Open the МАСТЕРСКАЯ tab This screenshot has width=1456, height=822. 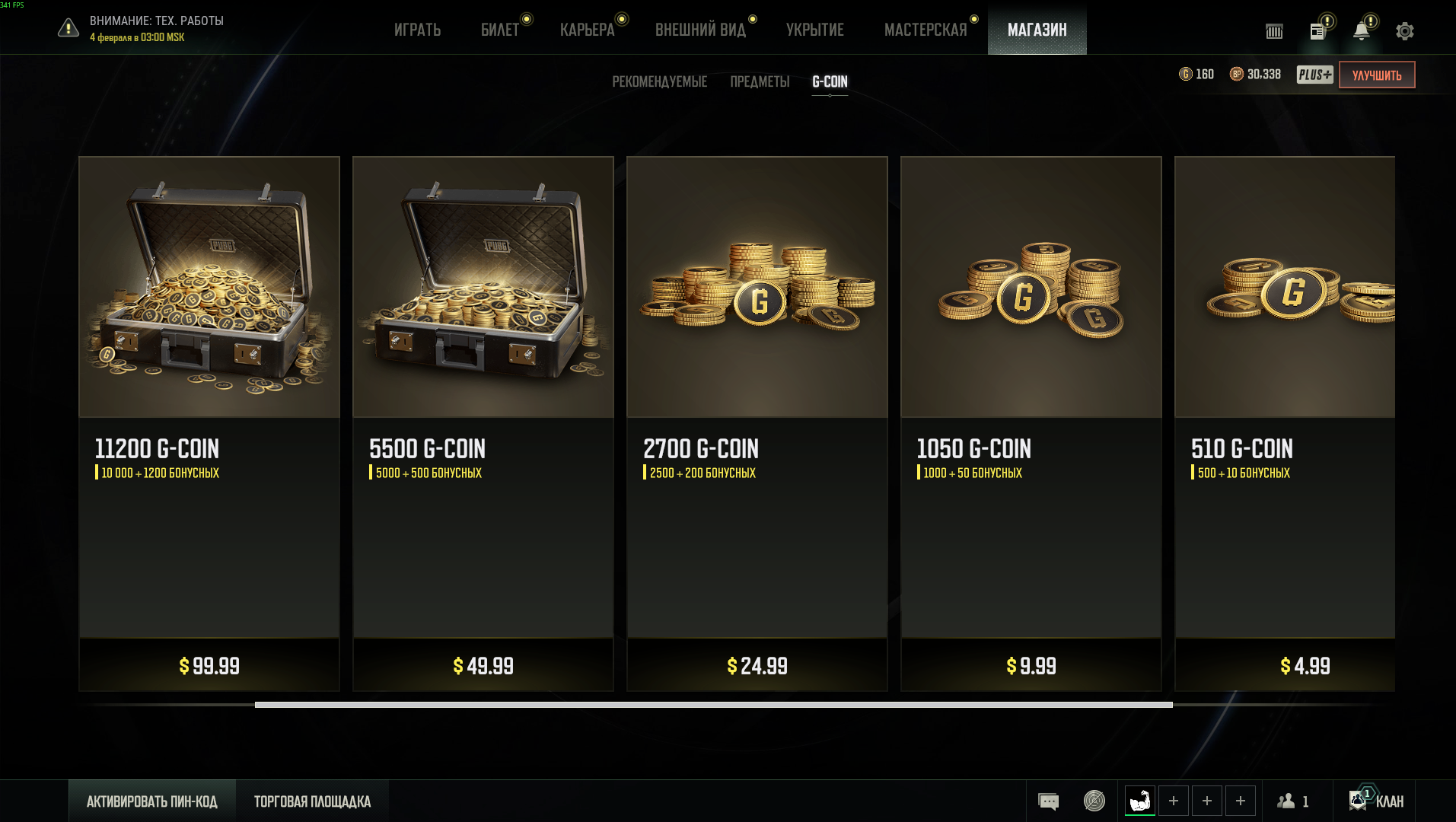[926, 30]
